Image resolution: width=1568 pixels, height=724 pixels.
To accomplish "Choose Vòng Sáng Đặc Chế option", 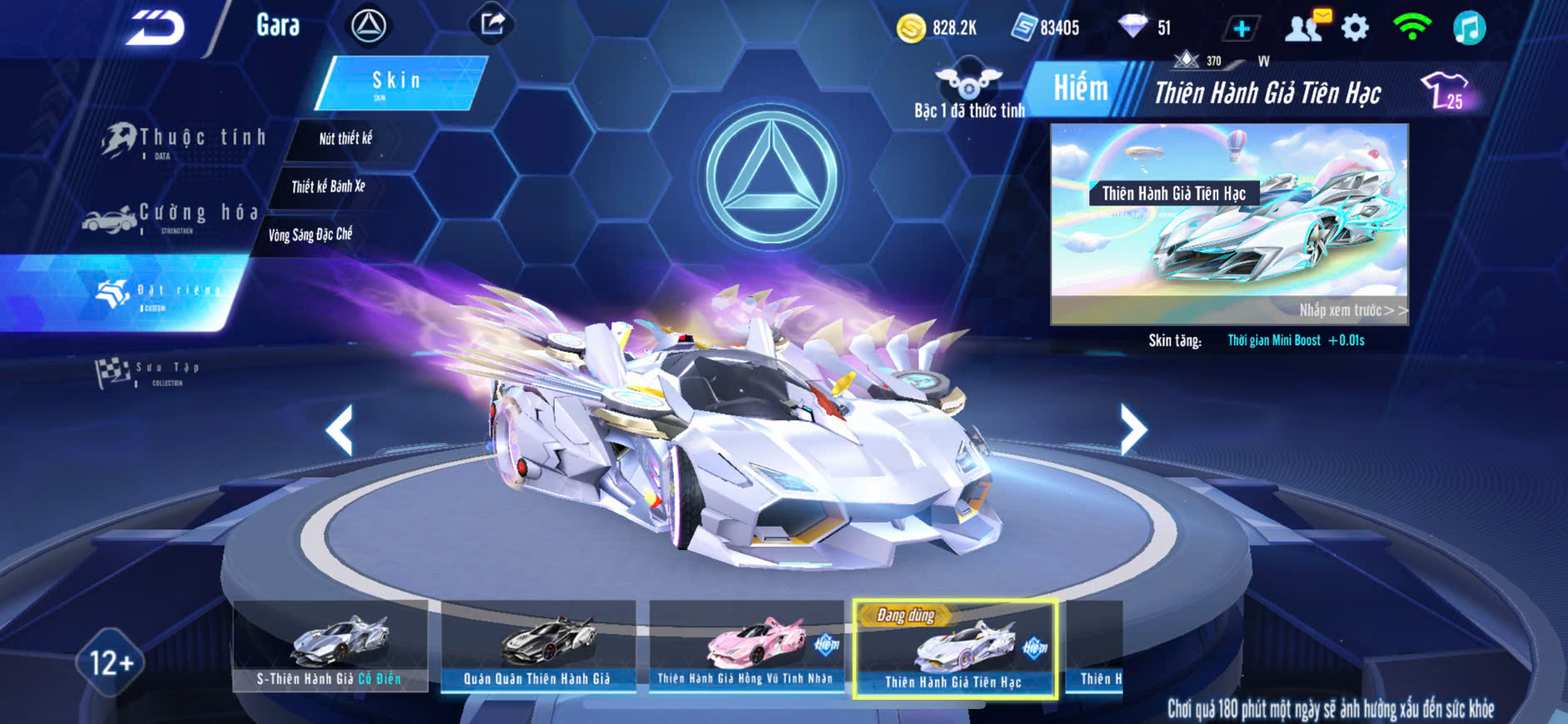I will click(x=310, y=235).
